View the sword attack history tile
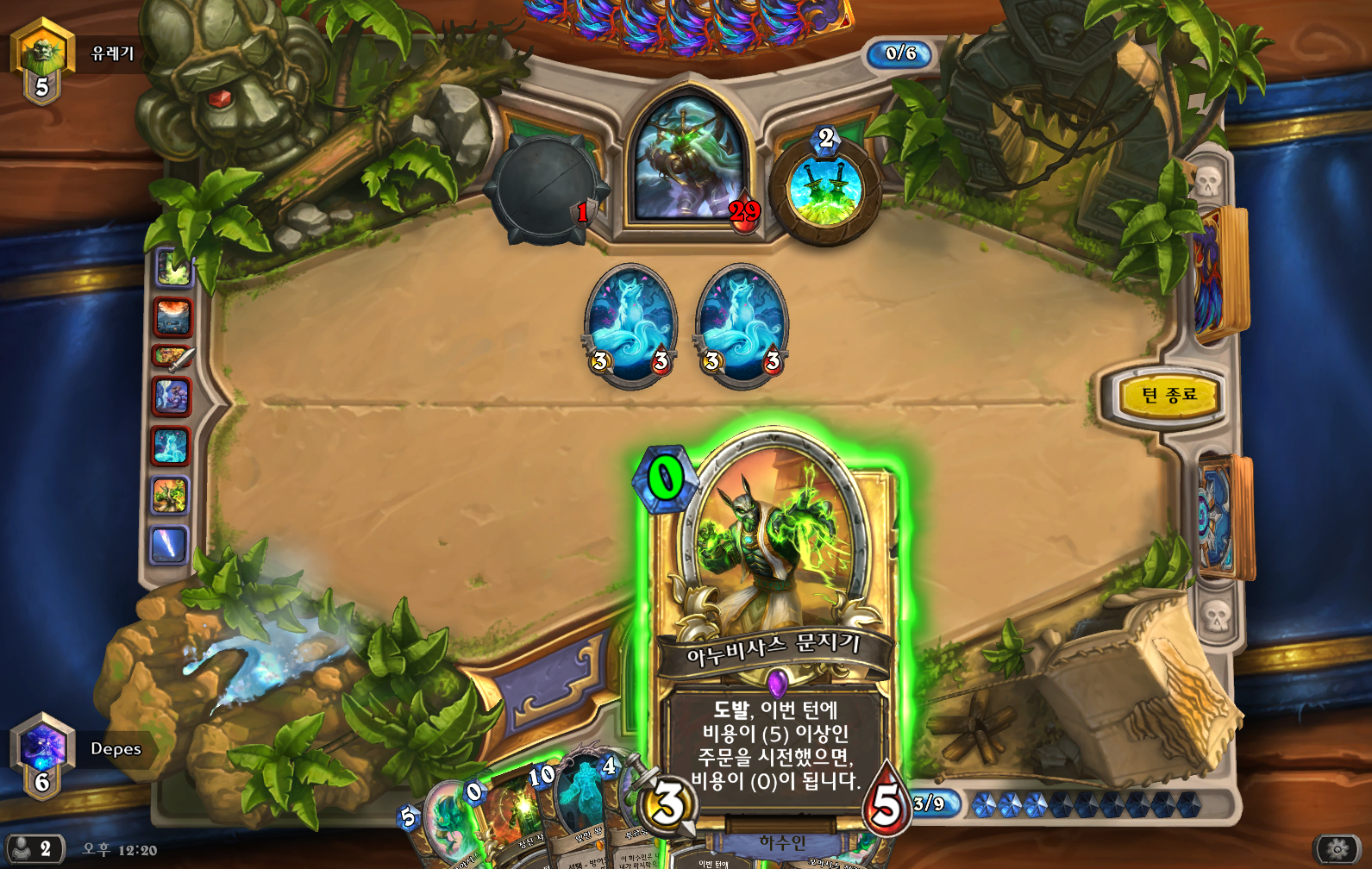 tap(172, 356)
